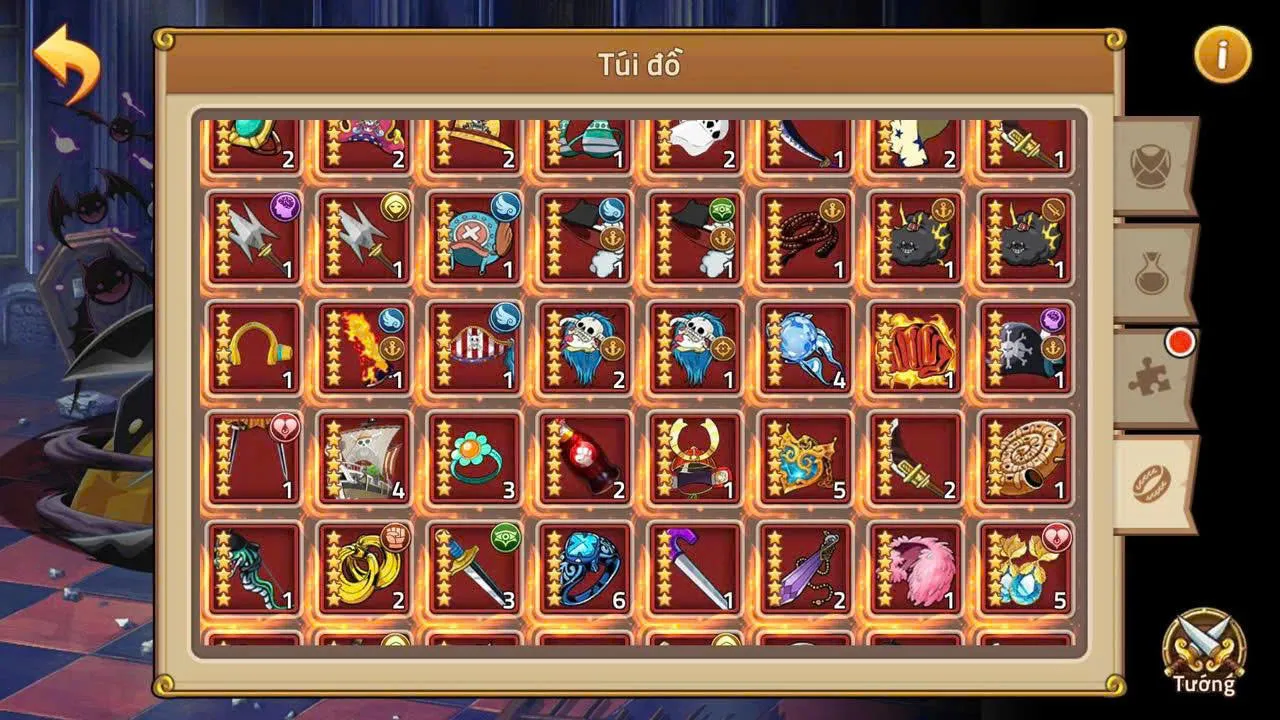Tap the red notification dot on the puzzle tab
This screenshot has height=720, width=1280.
coord(1181,342)
